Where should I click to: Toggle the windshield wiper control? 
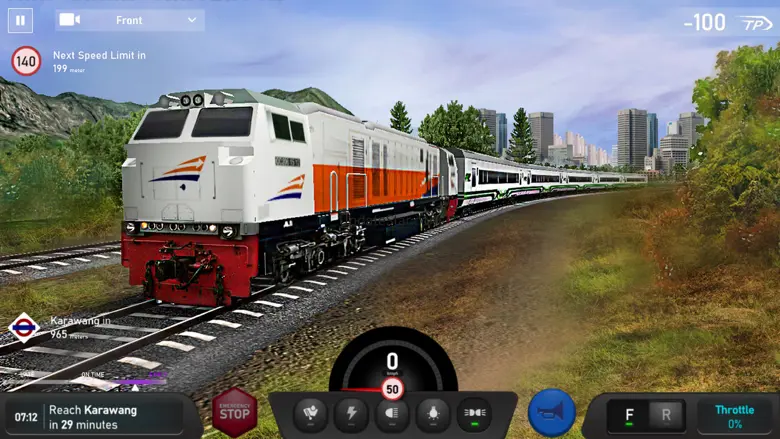click(x=310, y=413)
